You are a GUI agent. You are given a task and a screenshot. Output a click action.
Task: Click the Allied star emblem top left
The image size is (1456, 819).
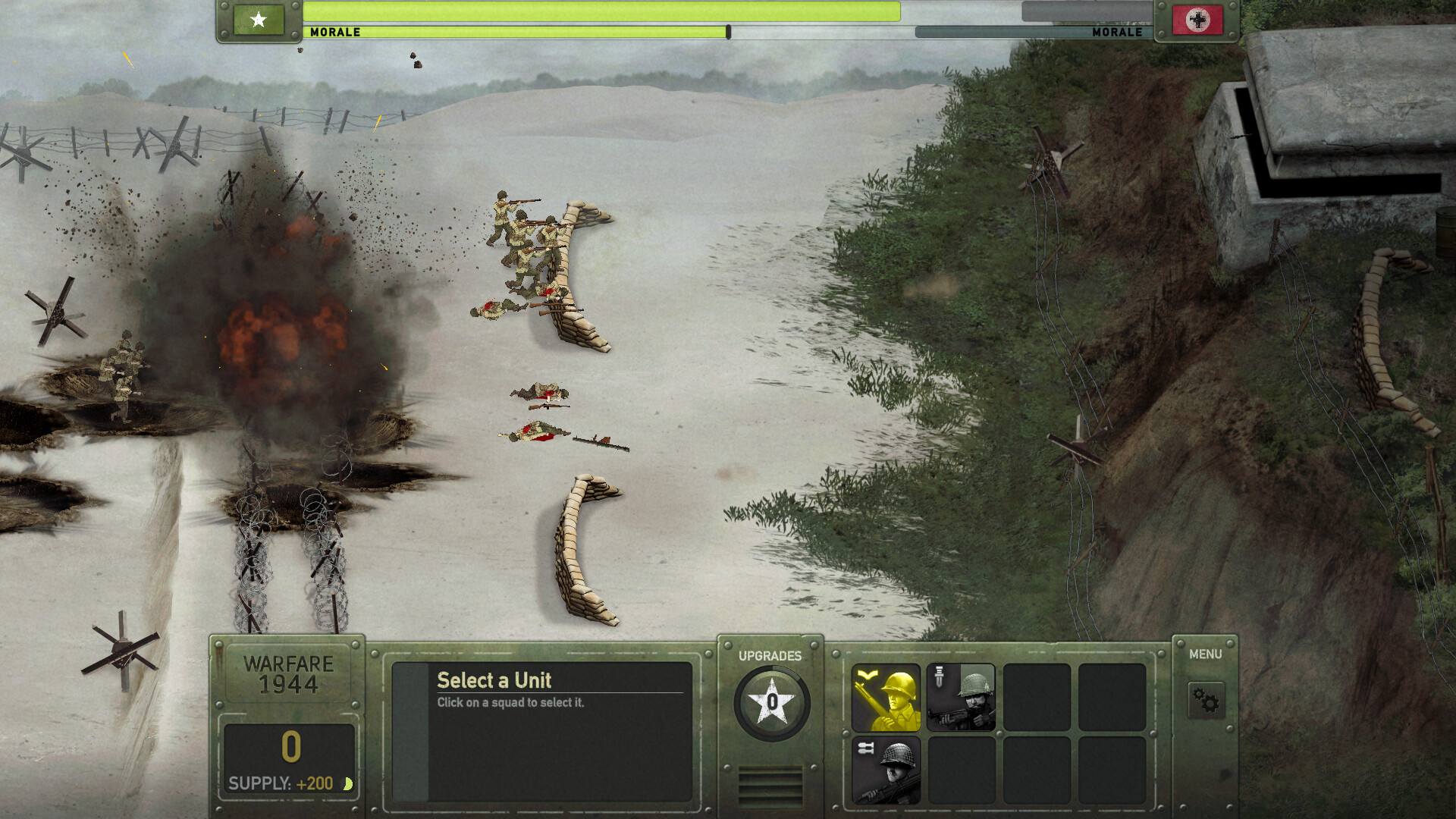click(259, 20)
